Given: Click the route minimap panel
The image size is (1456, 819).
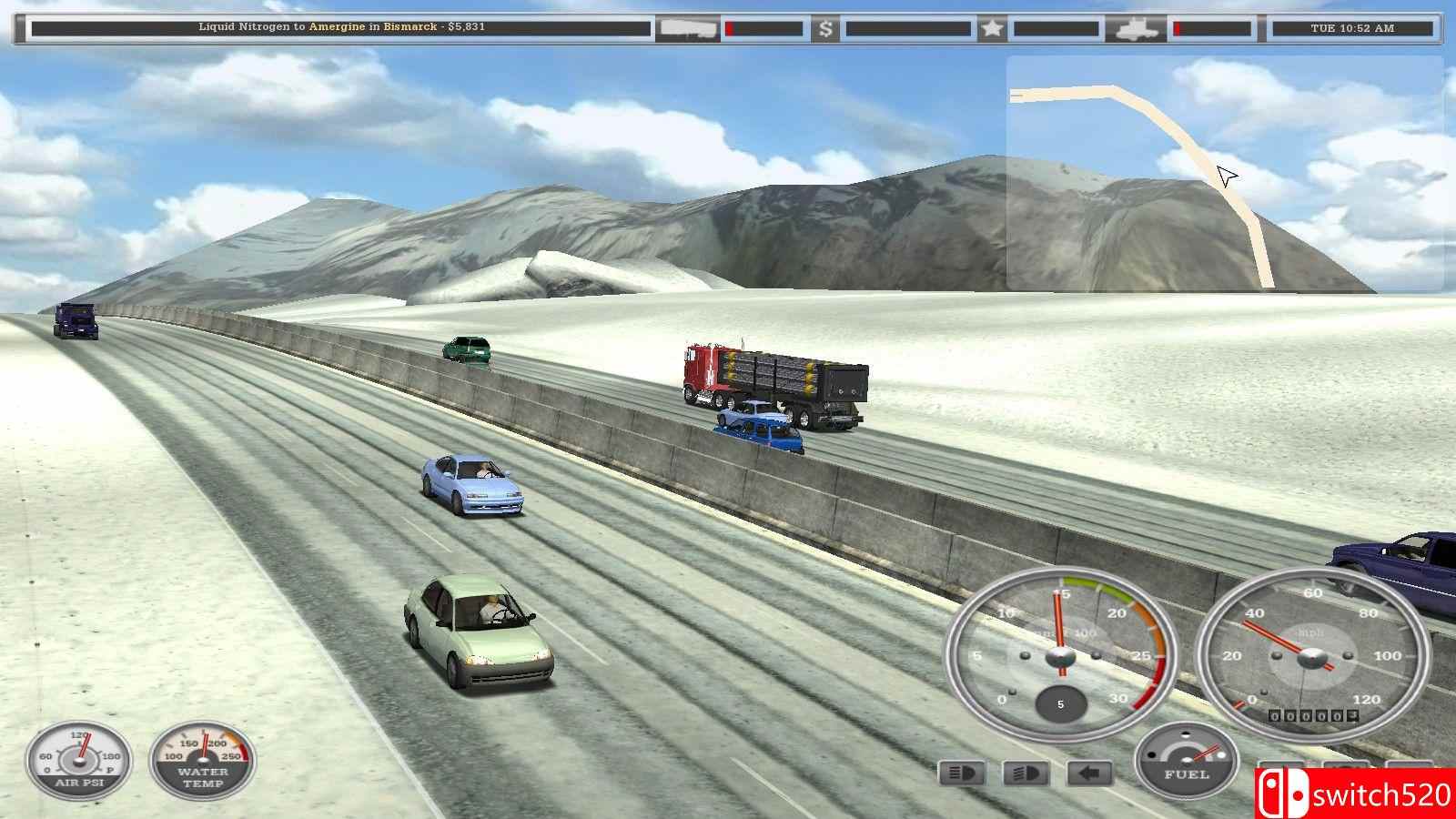Looking at the screenshot, I should [x=1224, y=173].
